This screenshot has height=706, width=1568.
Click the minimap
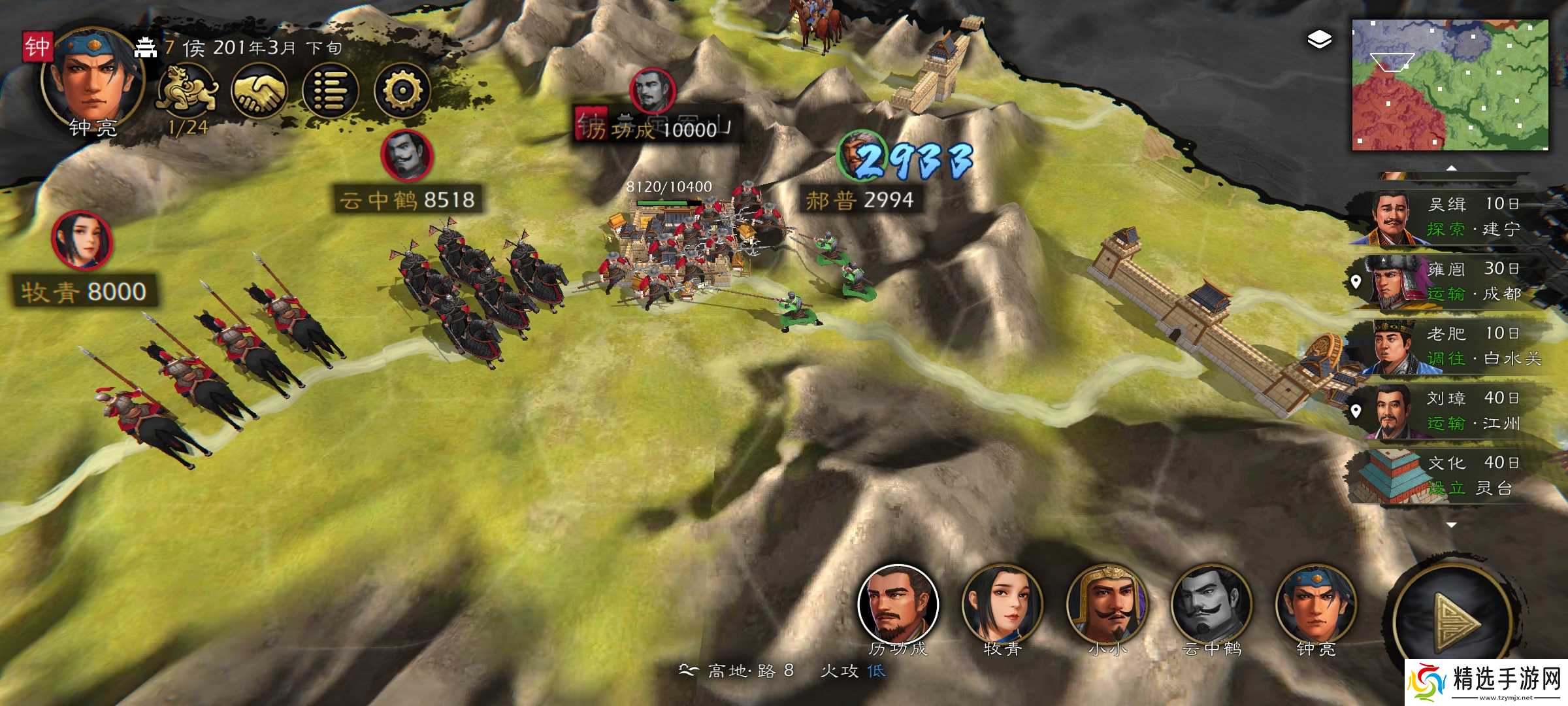click(x=1450, y=85)
